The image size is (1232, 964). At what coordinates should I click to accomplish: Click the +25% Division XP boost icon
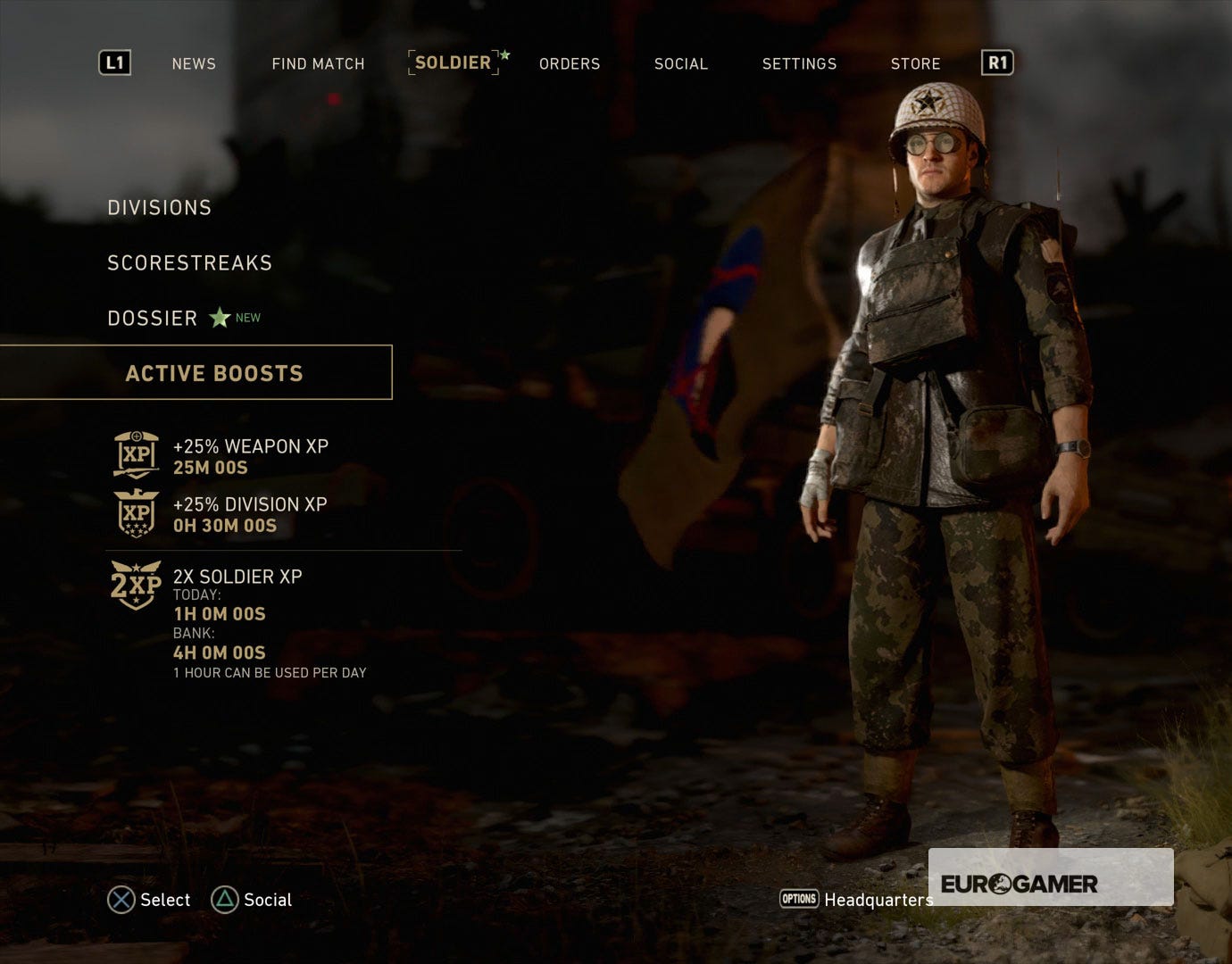pyautogui.click(x=135, y=514)
